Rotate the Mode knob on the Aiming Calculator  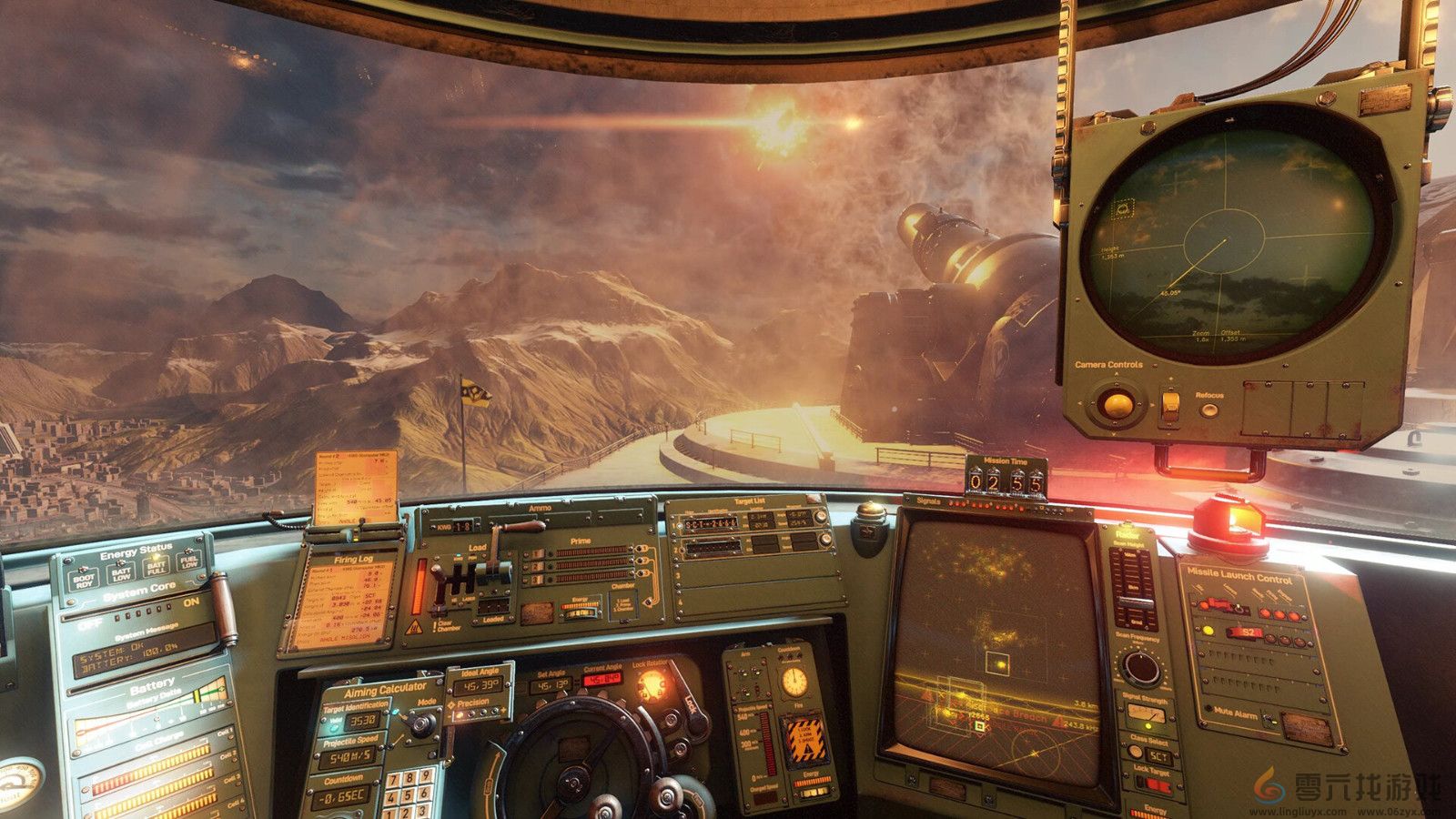tap(422, 724)
